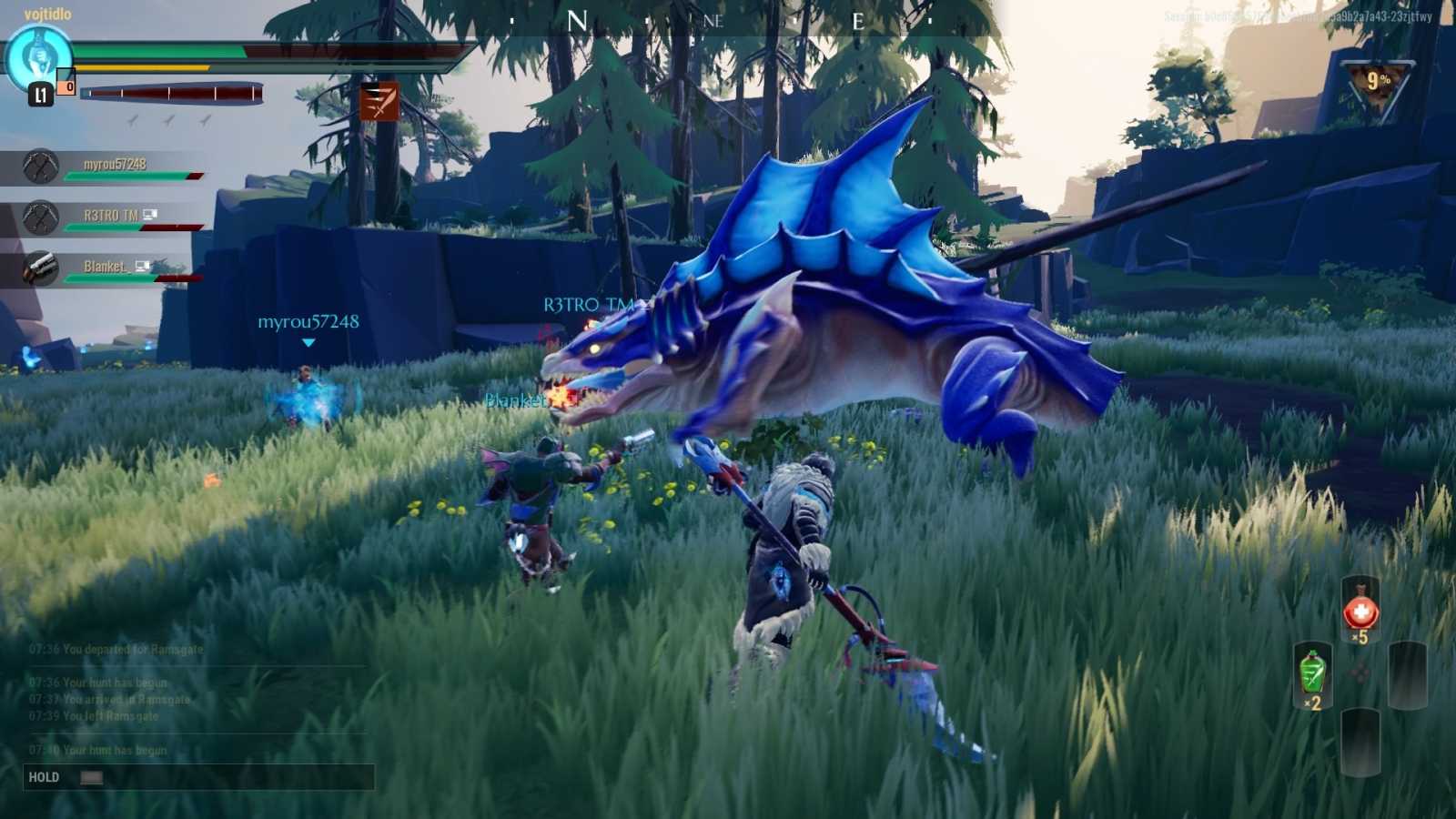The image size is (1456, 819).
Task: Toggle the L1 lantern ability badge
Action: click(x=39, y=92)
